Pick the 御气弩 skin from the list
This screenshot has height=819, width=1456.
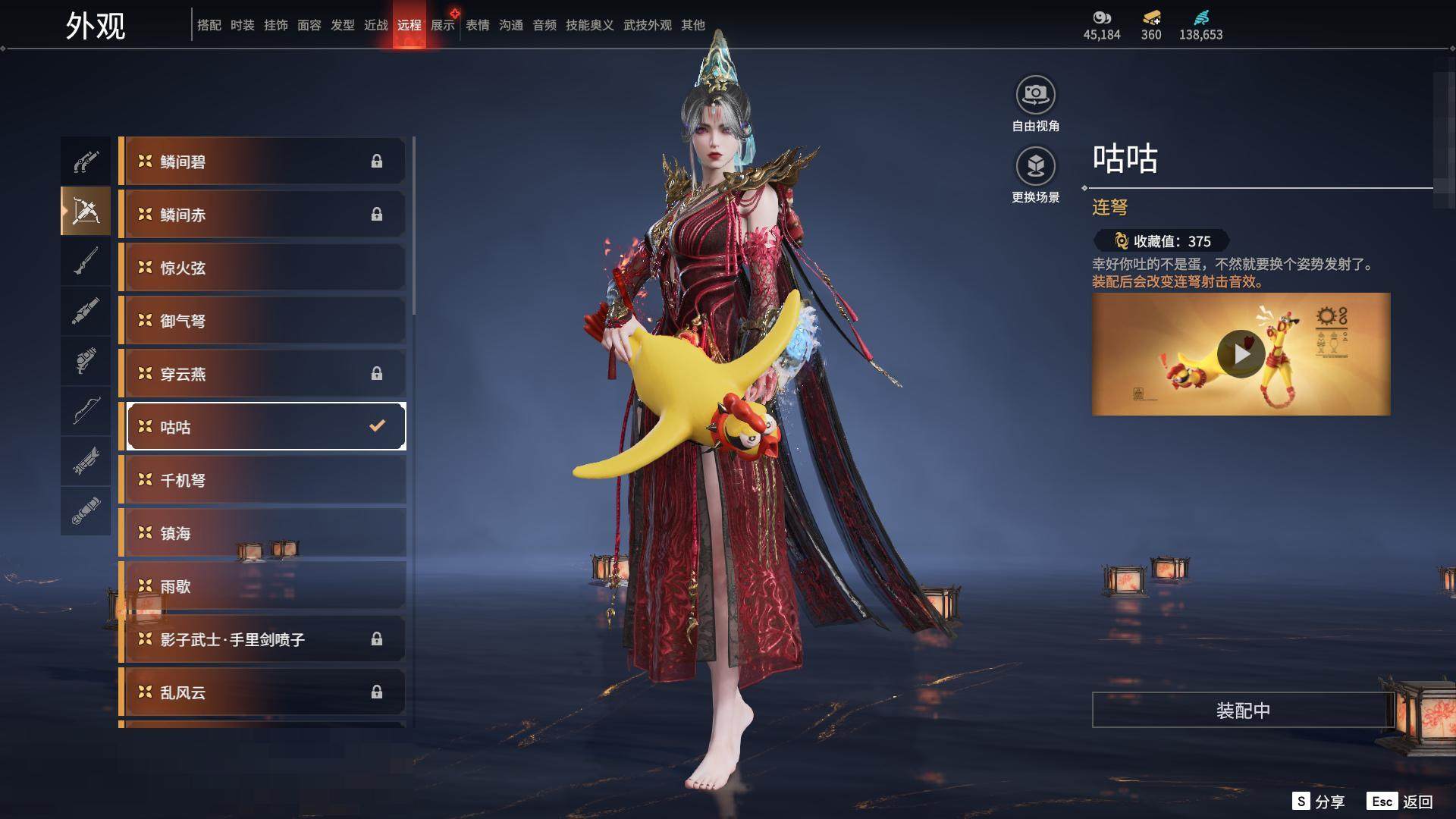pos(262,321)
